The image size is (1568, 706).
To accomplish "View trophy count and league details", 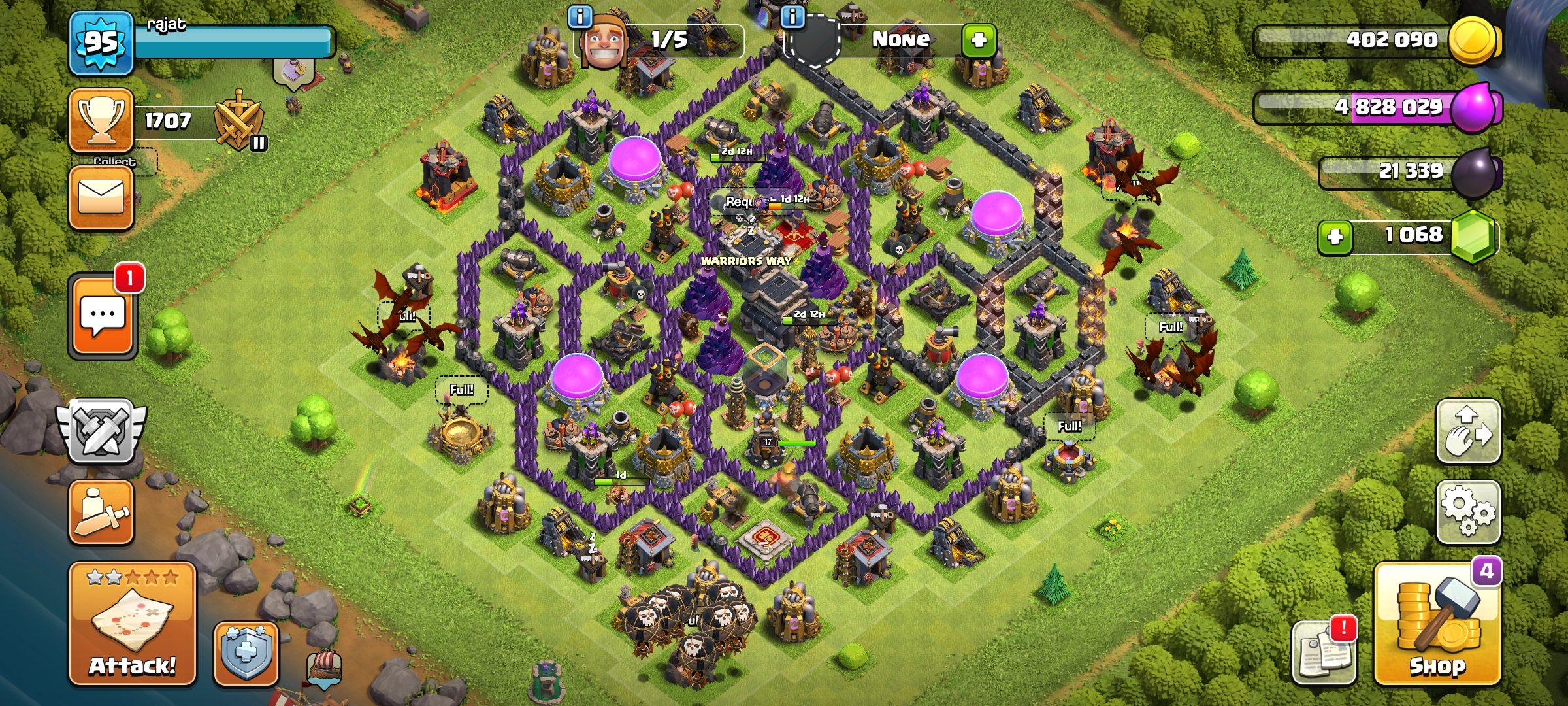I will (x=101, y=120).
